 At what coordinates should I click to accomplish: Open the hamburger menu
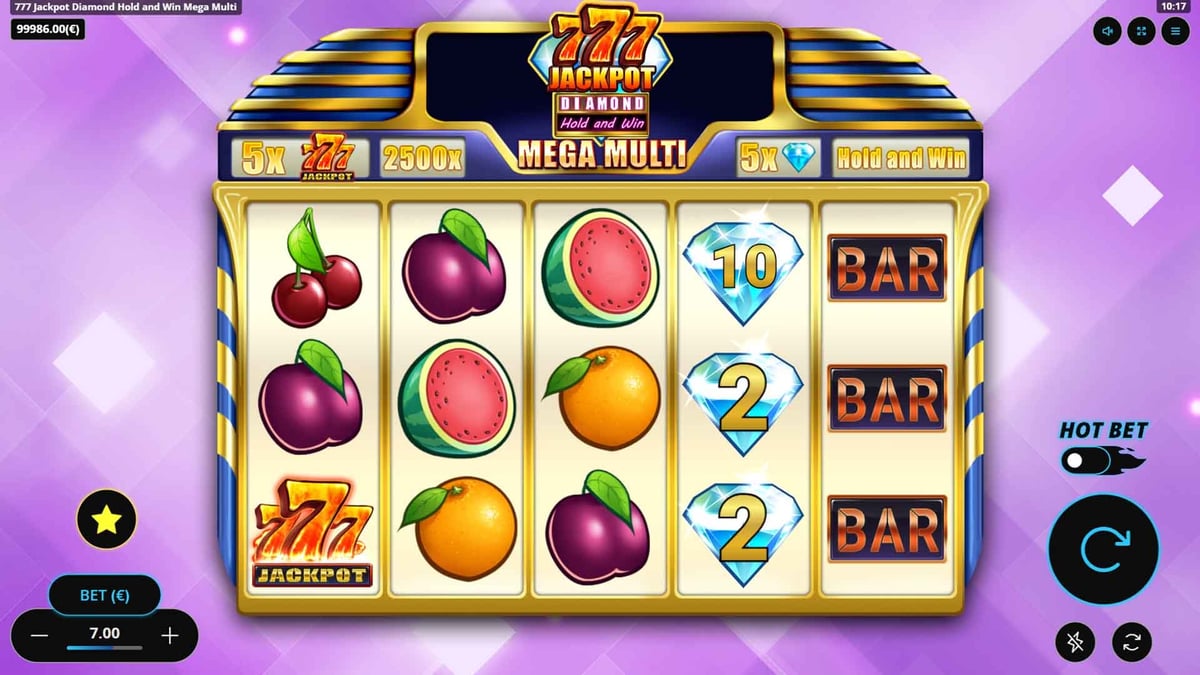(1174, 31)
